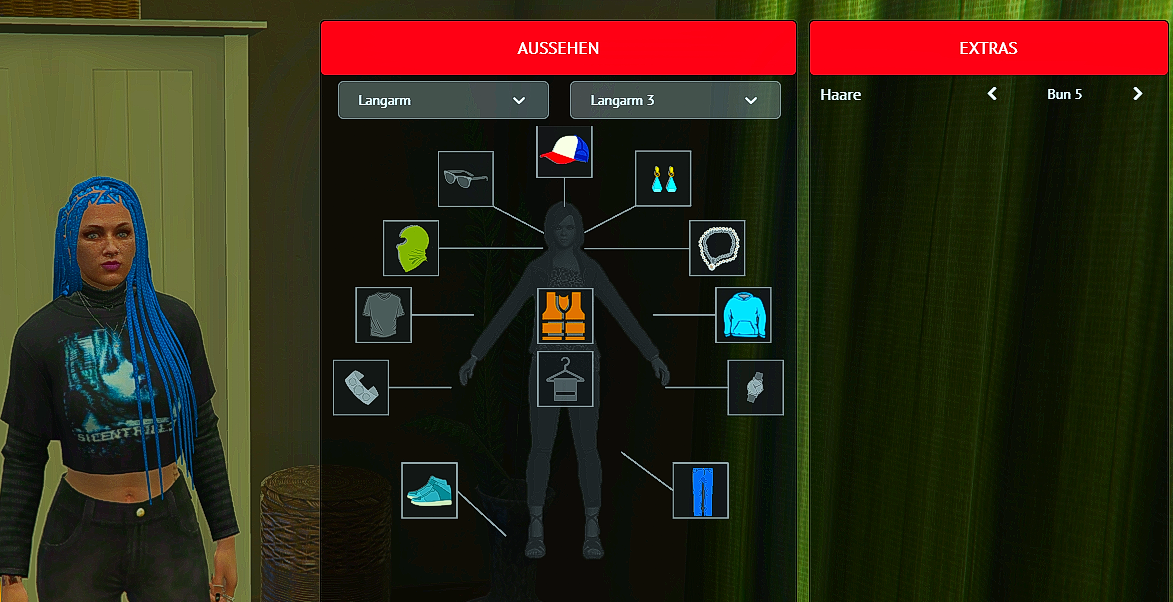The height and width of the screenshot is (602, 1173).
Task: Switch to previous Haare hairstyle
Action: pyautogui.click(x=992, y=94)
